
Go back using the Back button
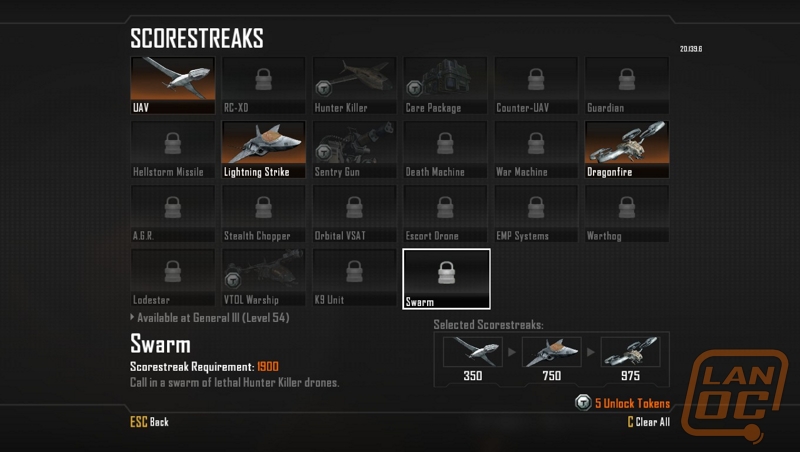pos(150,422)
